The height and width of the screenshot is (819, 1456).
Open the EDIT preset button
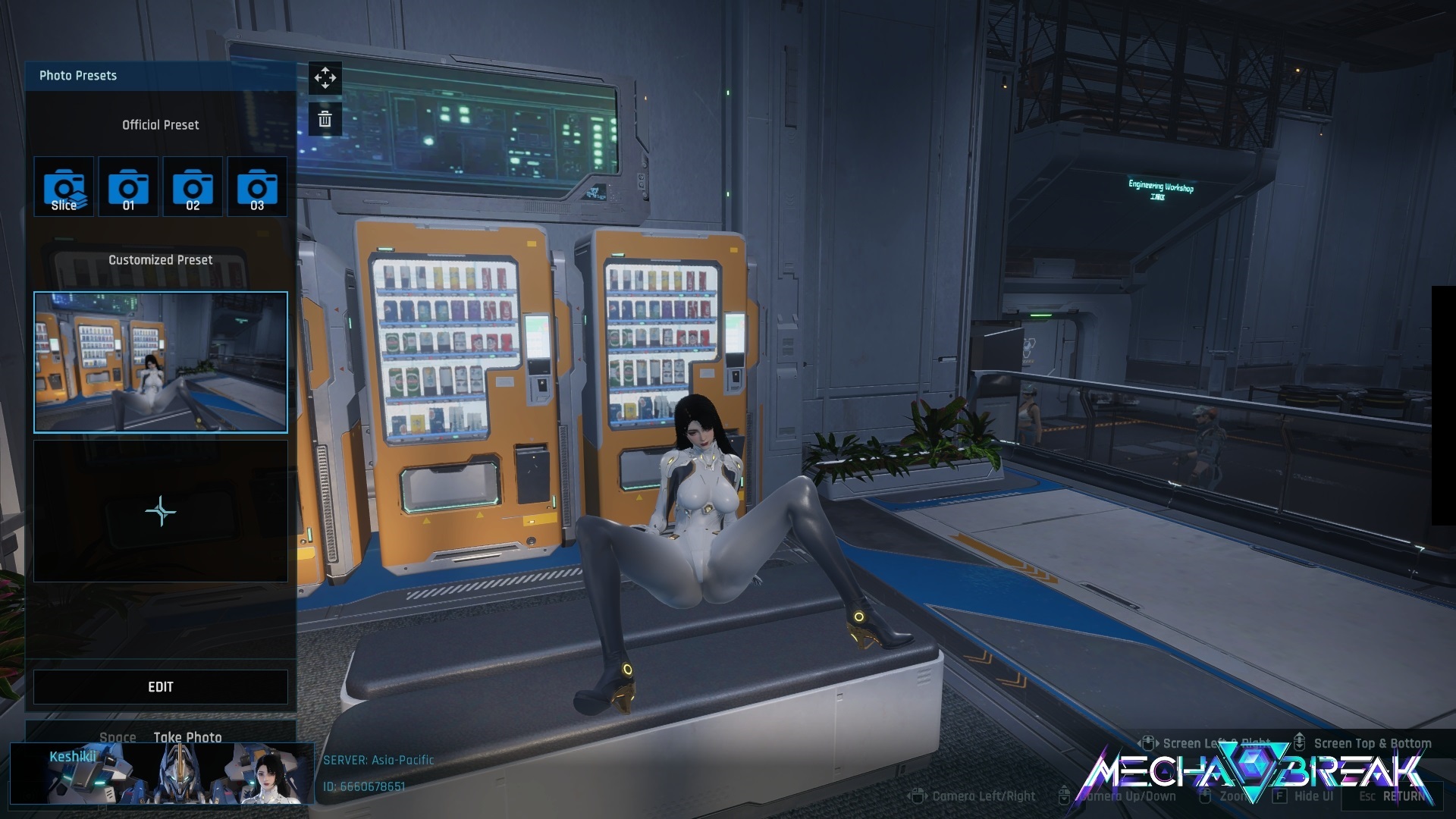pyautogui.click(x=161, y=687)
